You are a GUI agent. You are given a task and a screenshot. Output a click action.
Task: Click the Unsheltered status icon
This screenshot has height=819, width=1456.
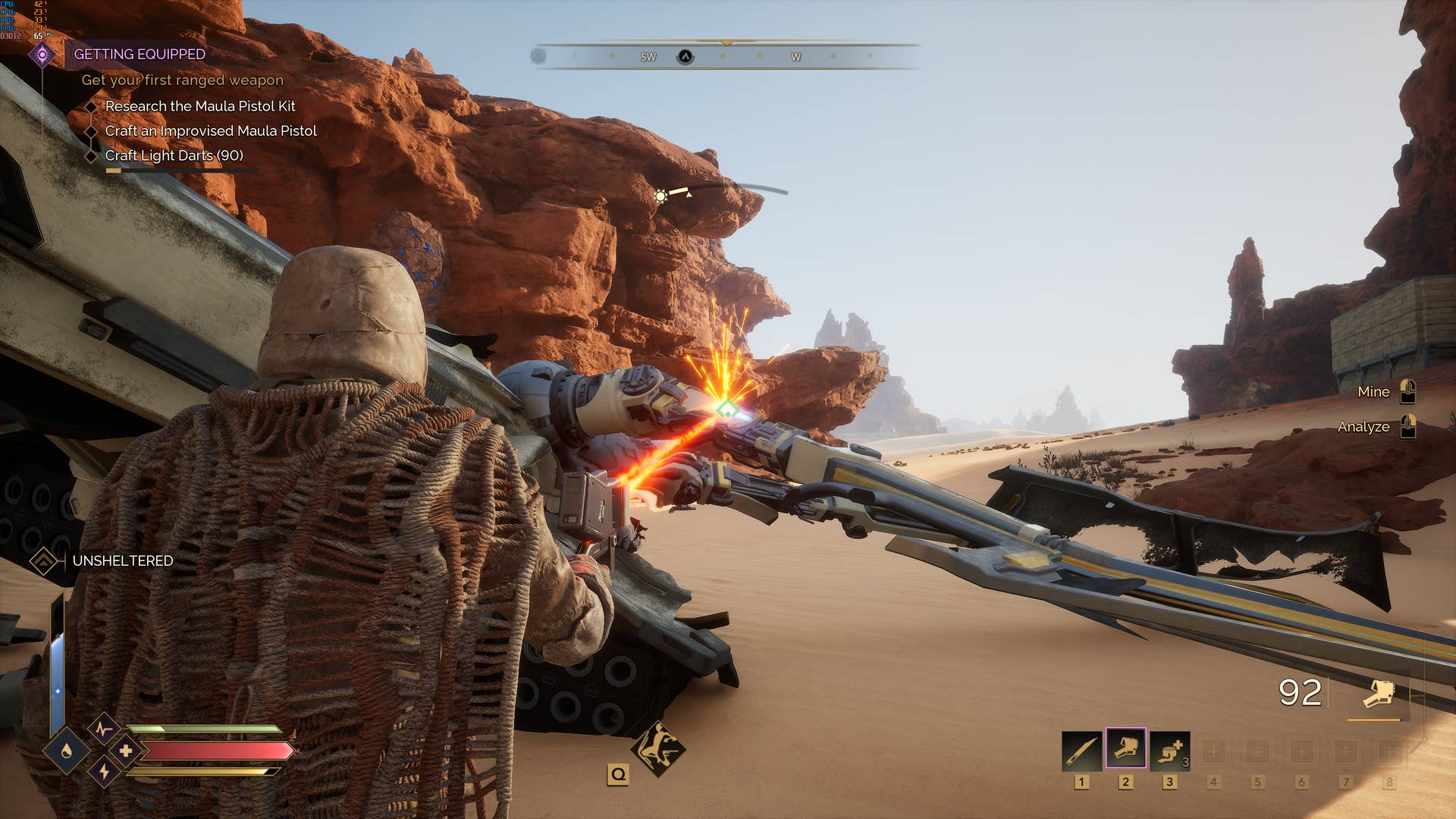coord(43,561)
